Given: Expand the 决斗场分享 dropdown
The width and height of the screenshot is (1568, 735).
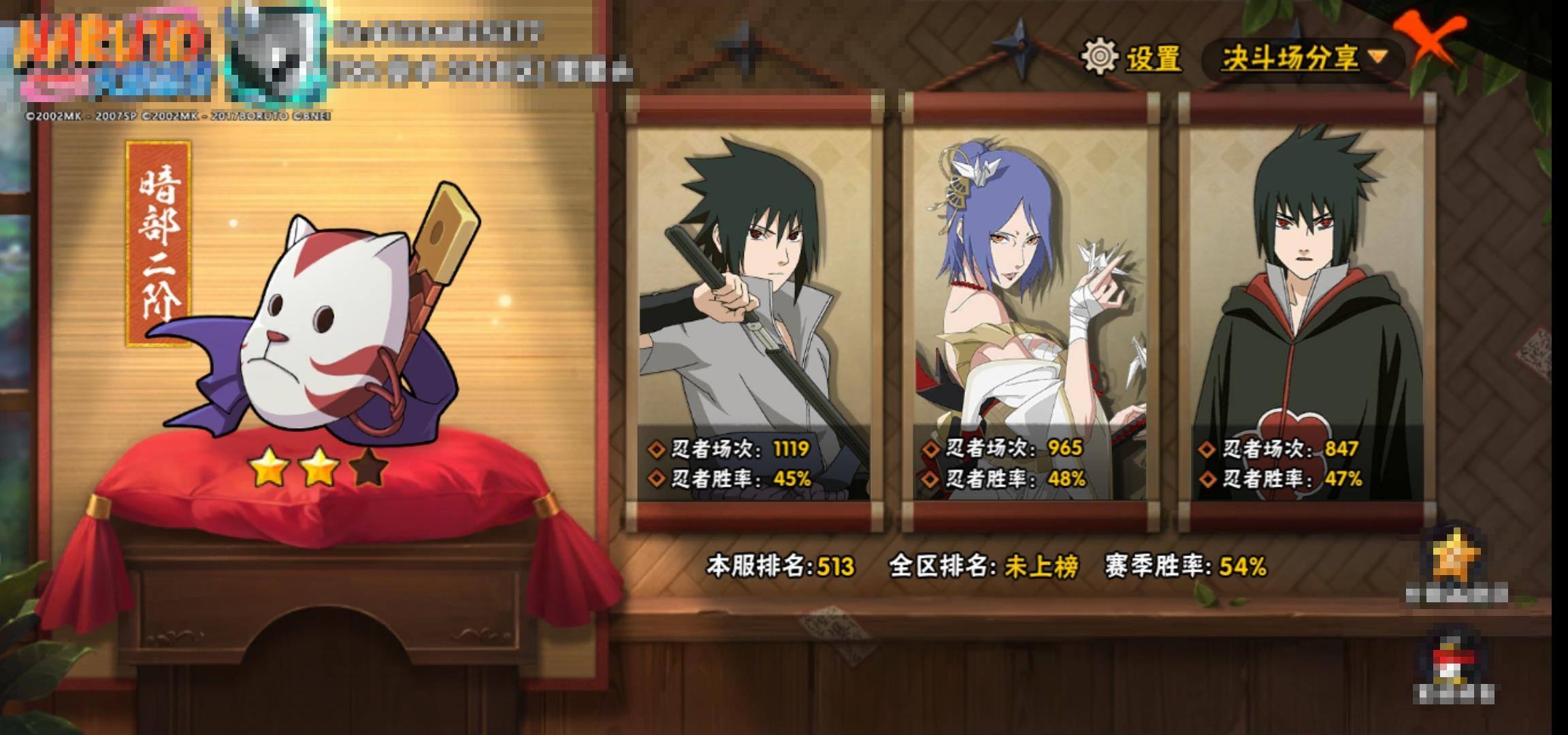Looking at the screenshot, I should click(x=1303, y=59).
